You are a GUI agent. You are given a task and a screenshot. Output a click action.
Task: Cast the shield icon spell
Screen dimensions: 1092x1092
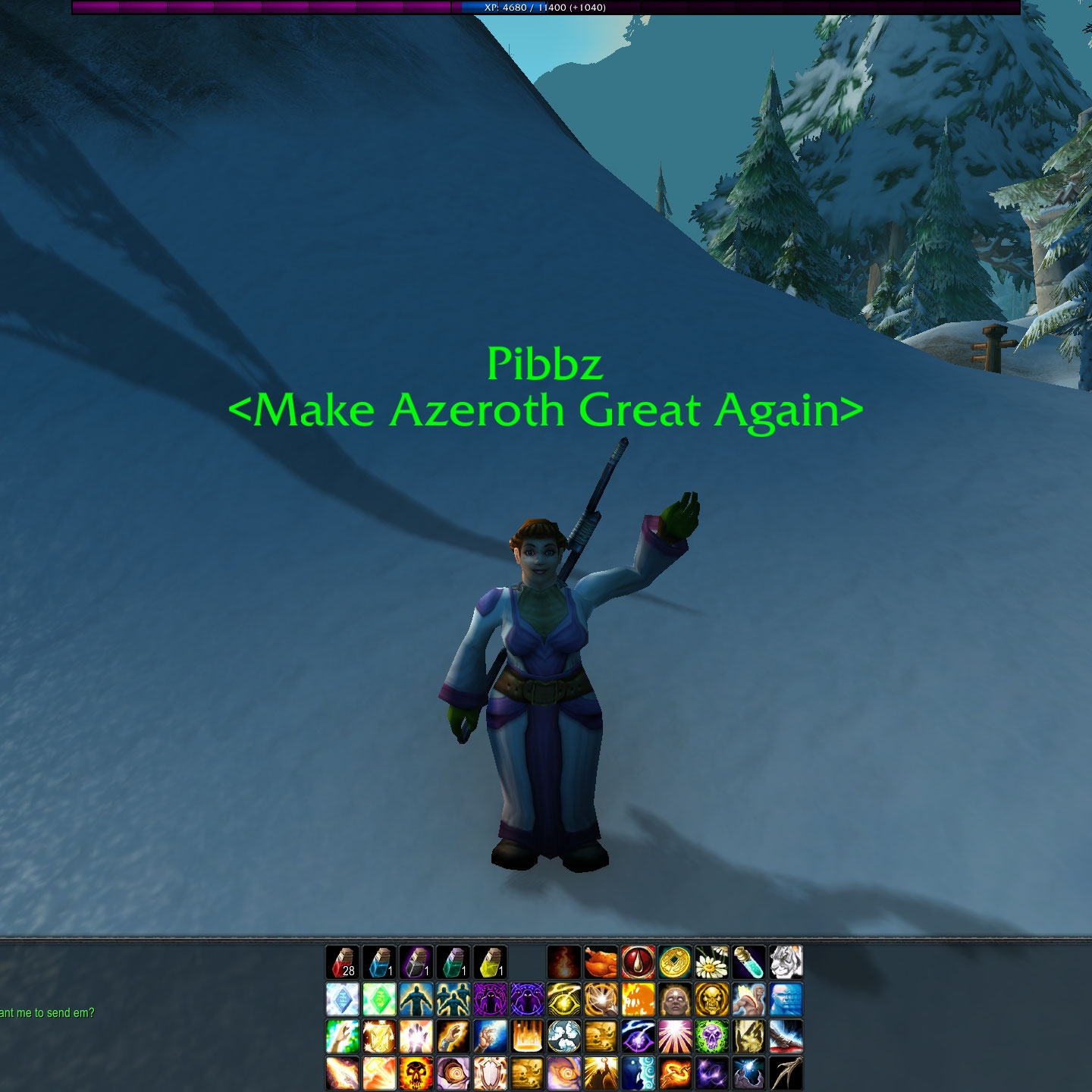tap(490, 1074)
